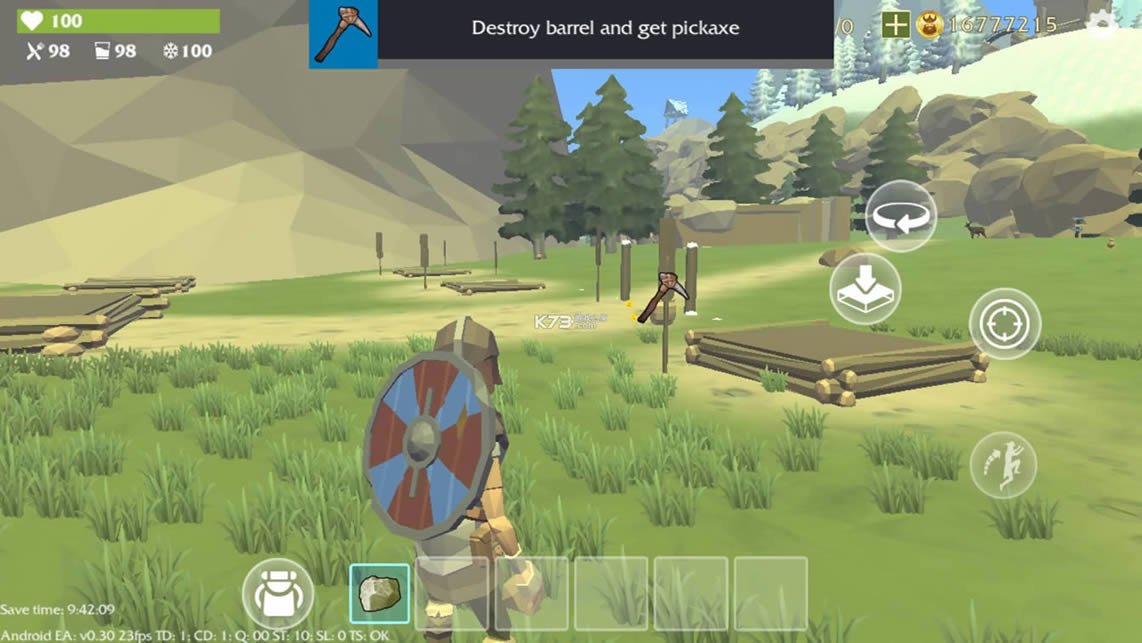The width and height of the screenshot is (1142, 643).
Task: Activate the crosshair attack button
Action: (x=1005, y=324)
